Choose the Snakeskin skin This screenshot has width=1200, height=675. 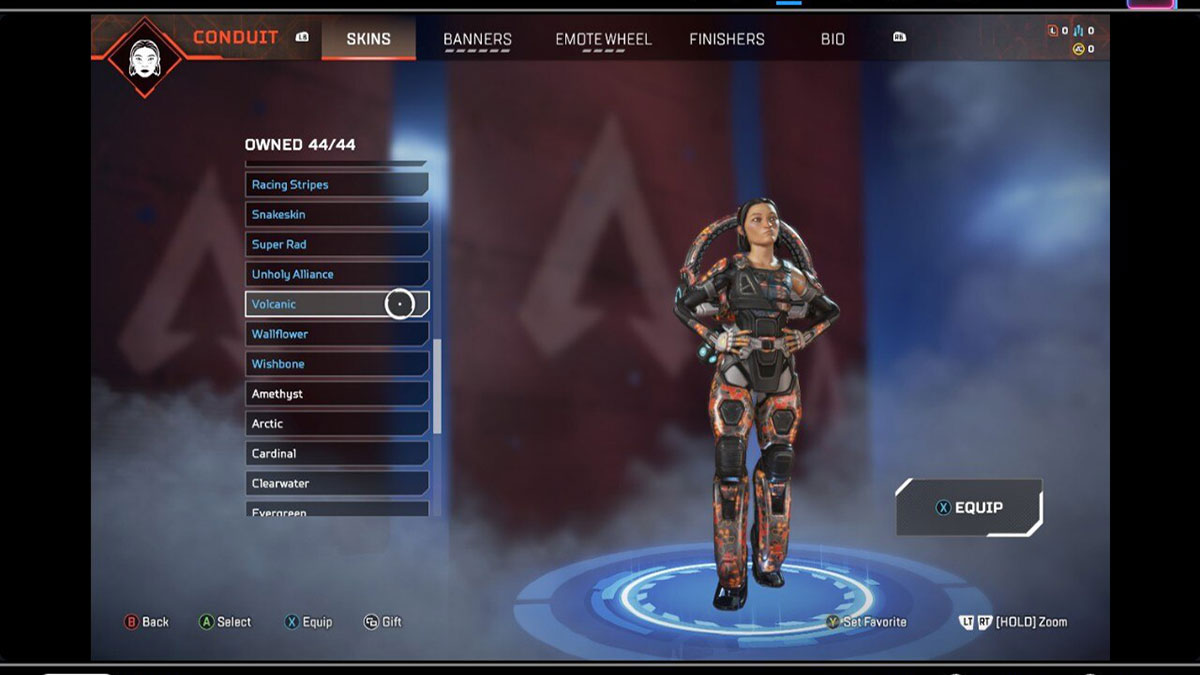tap(336, 215)
